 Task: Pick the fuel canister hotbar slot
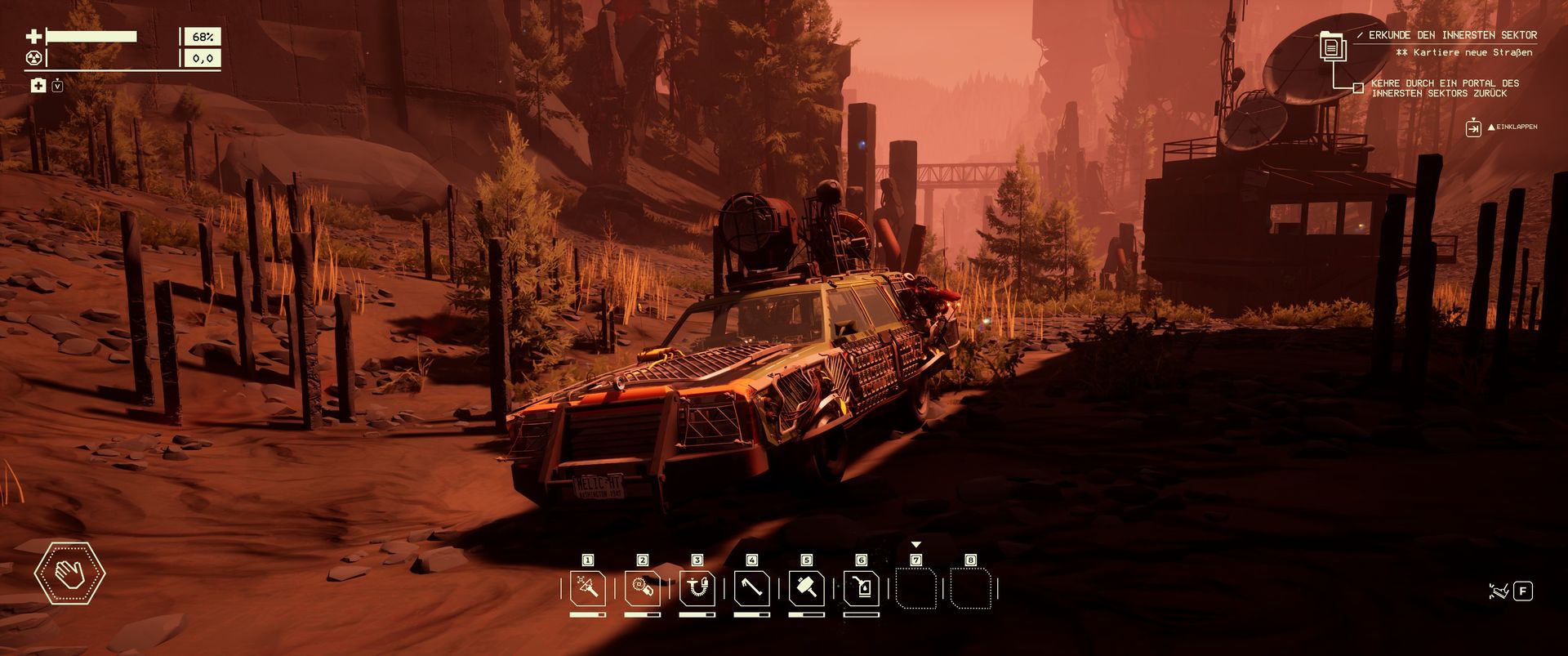(x=862, y=587)
